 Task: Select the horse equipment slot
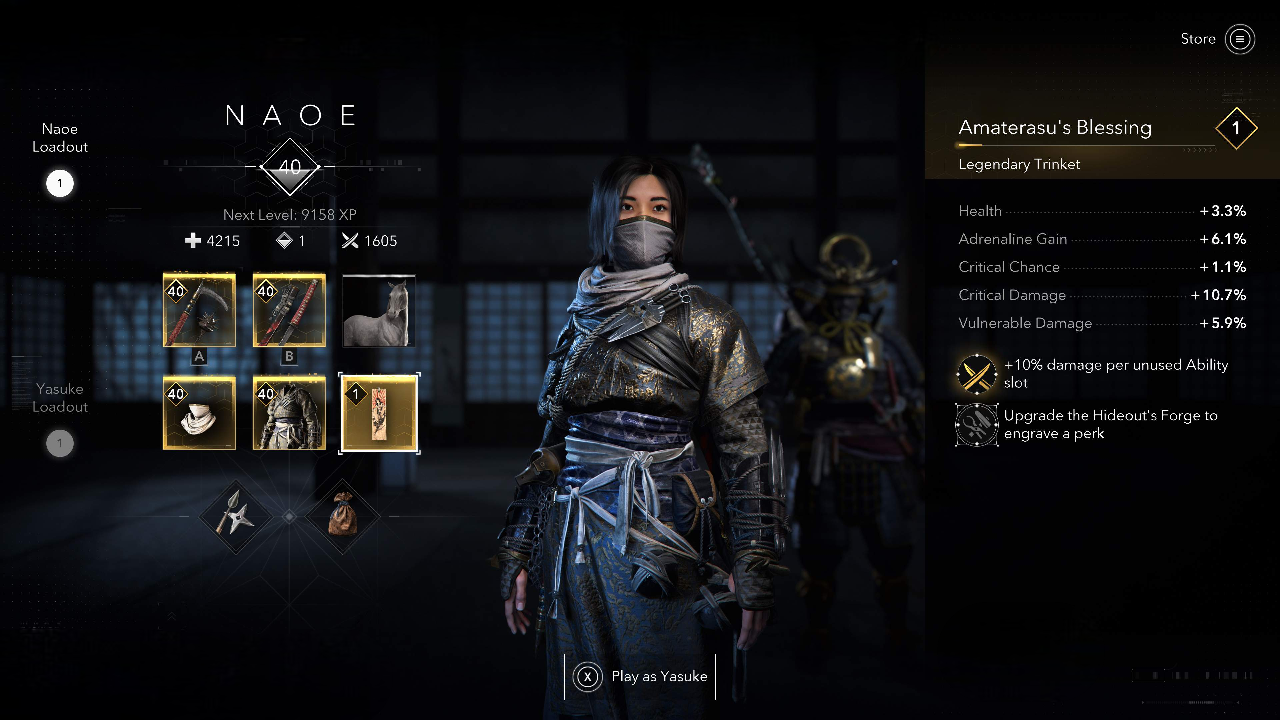[379, 310]
